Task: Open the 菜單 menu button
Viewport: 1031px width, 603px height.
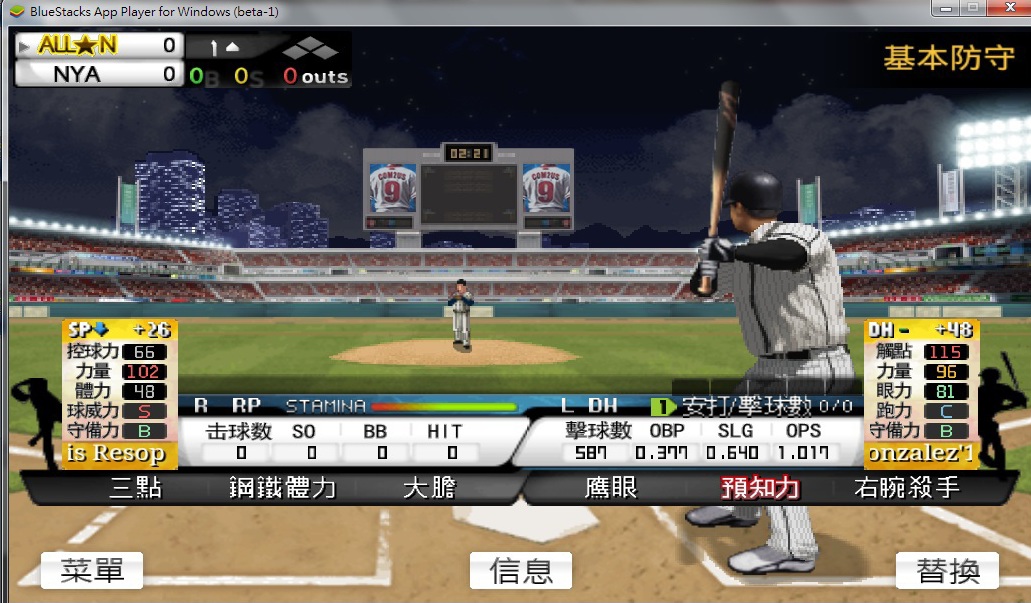Action: pyautogui.click(x=92, y=571)
